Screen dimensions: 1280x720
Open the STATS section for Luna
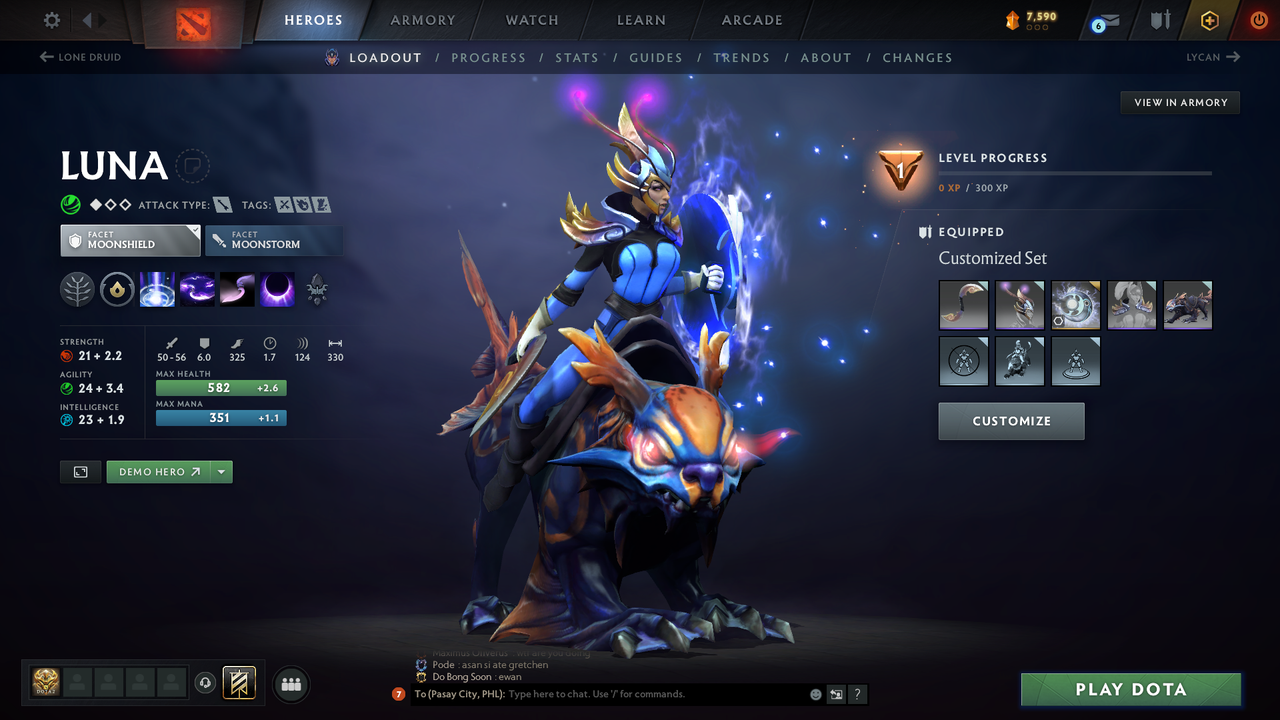coord(577,57)
